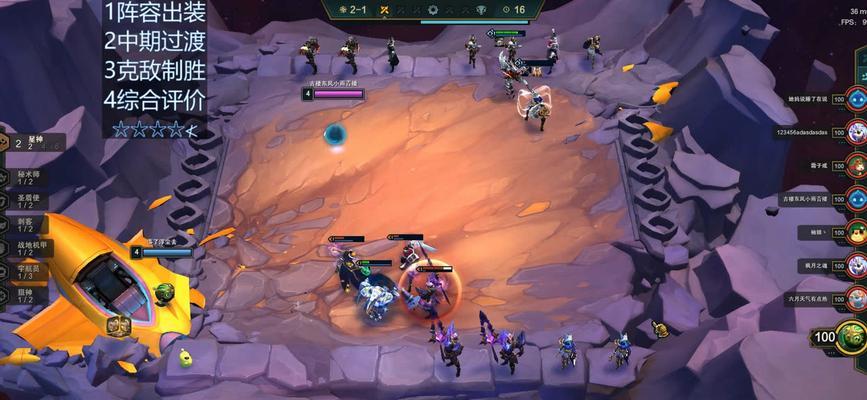Click the current-round crossed swords stage icon
This screenshot has height=400, width=867.
pos(384,9)
